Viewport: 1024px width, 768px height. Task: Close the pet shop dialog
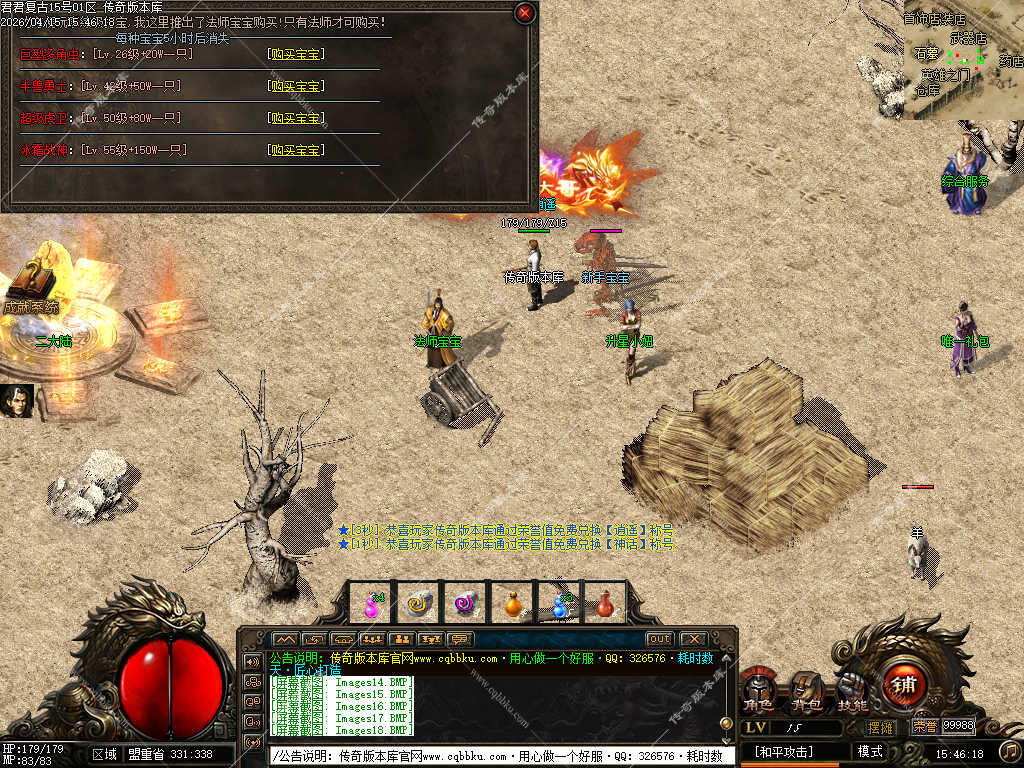pyautogui.click(x=524, y=13)
